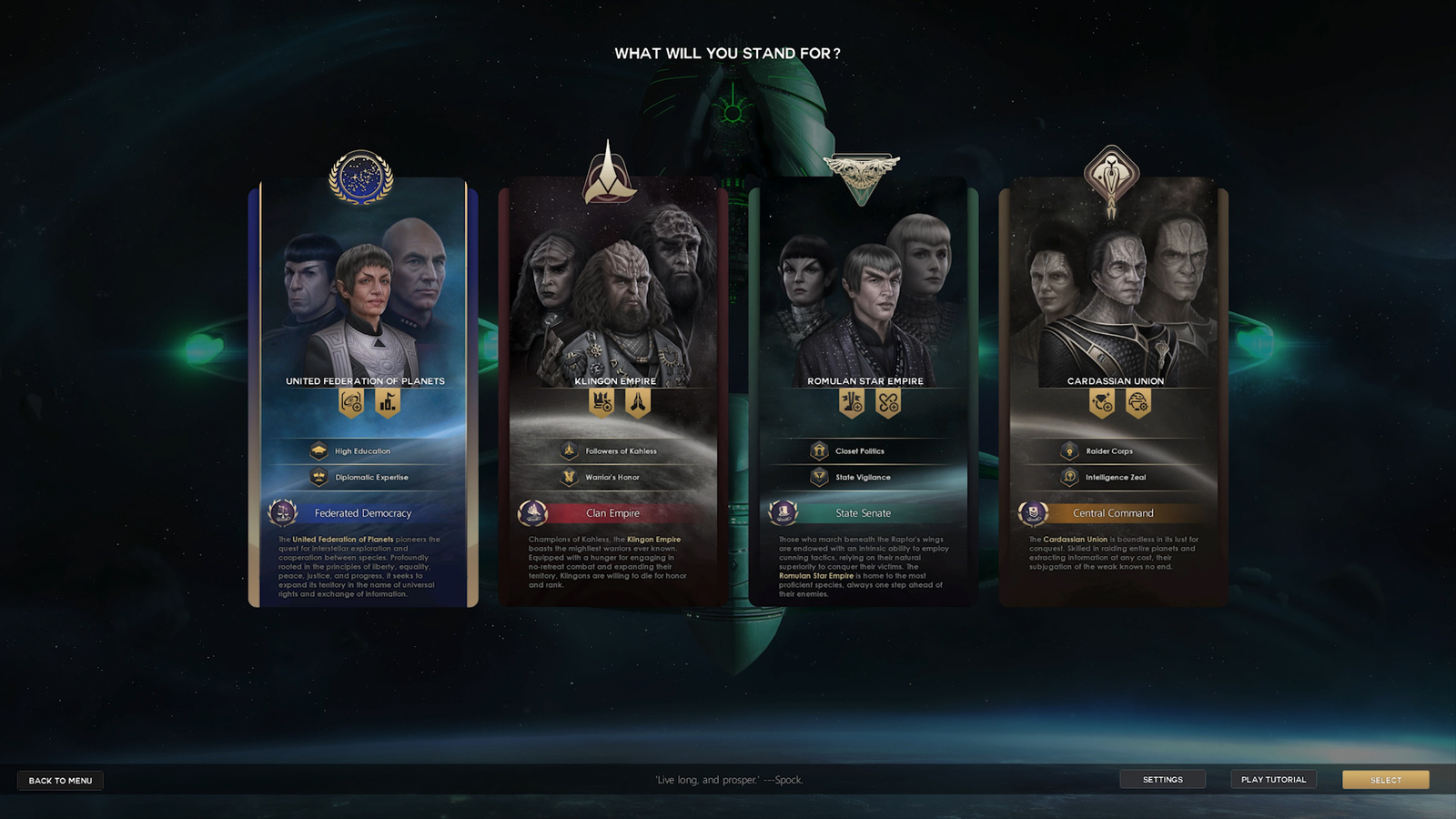Click the State Senate banner
This screenshot has width=1456, height=819.
864,513
